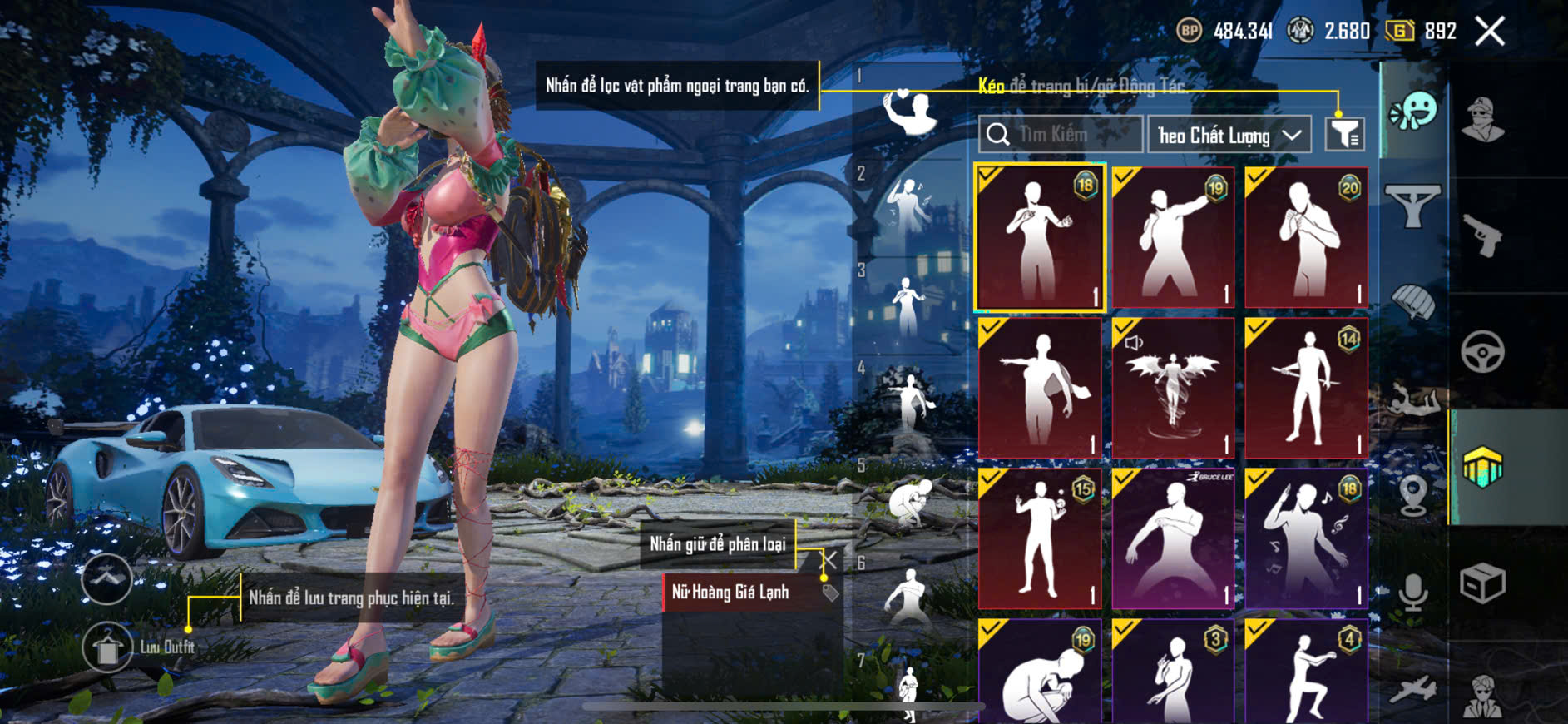Screen dimensions: 1568x724
Task: Switch to the parachute category tab
Action: pyautogui.click(x=1413, y=302)
